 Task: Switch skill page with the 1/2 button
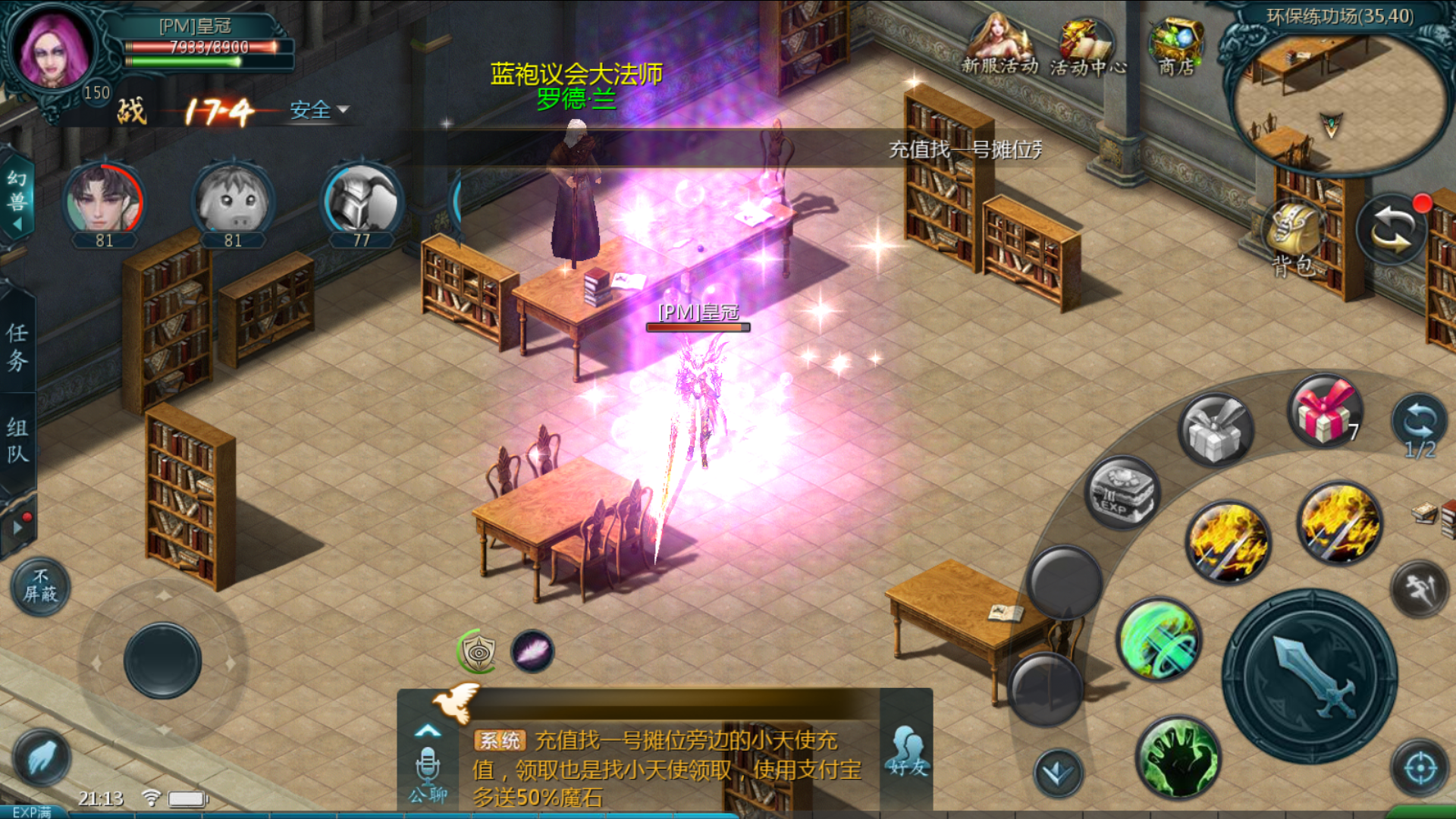pyautogui.click(x=1420, y=426)
